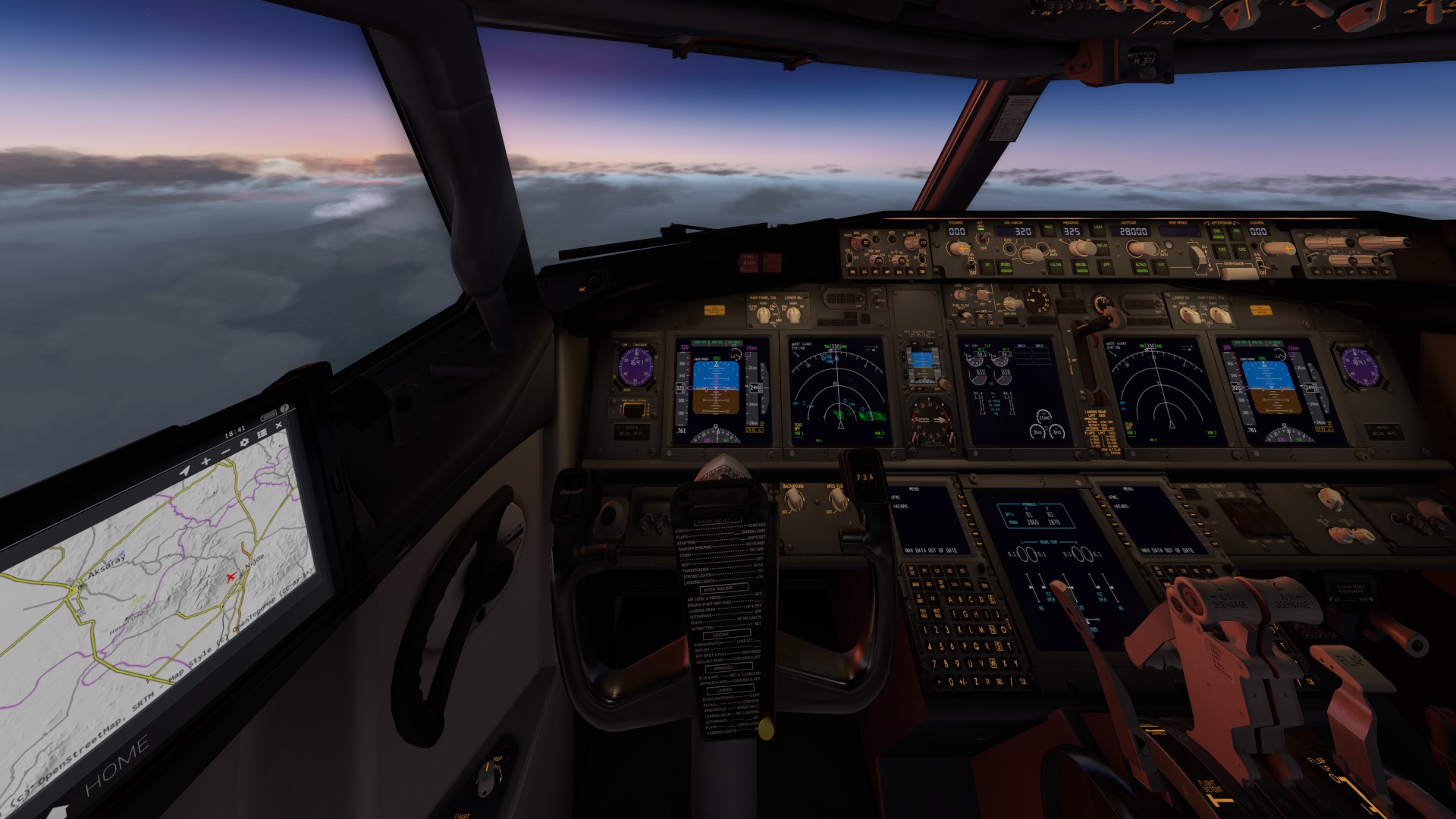Viewport: 1456px width, 819px height.
Task: Select the LVL CHG mode button
Action: [1055, 265]
